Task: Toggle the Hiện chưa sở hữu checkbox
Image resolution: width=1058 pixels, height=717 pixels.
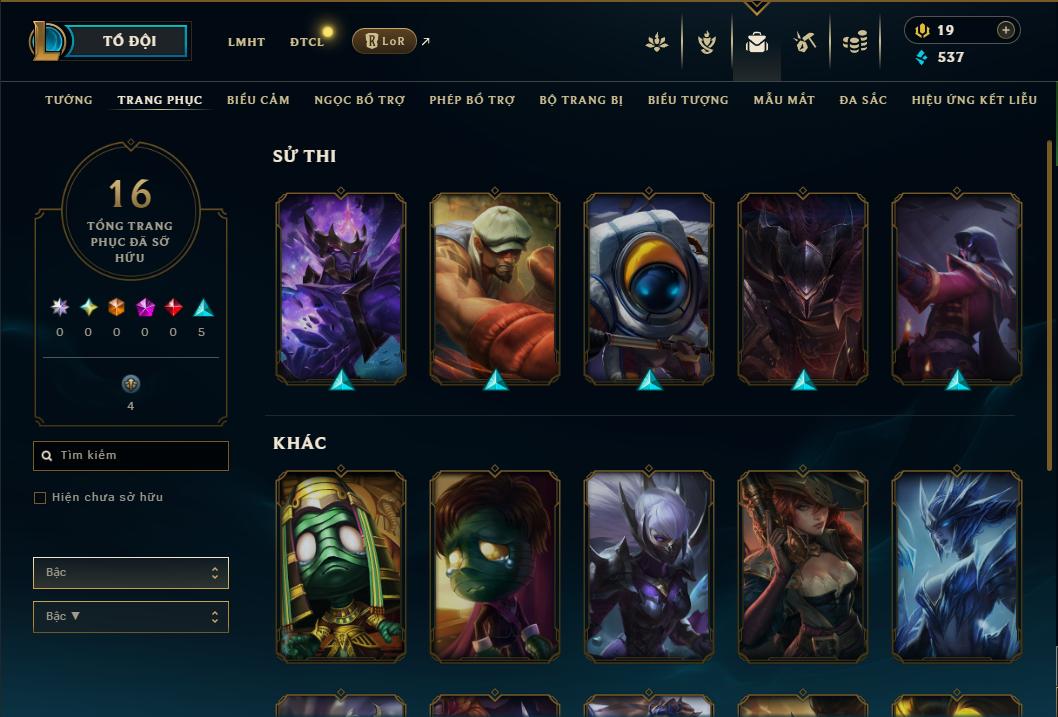Action: pos(40,498)
